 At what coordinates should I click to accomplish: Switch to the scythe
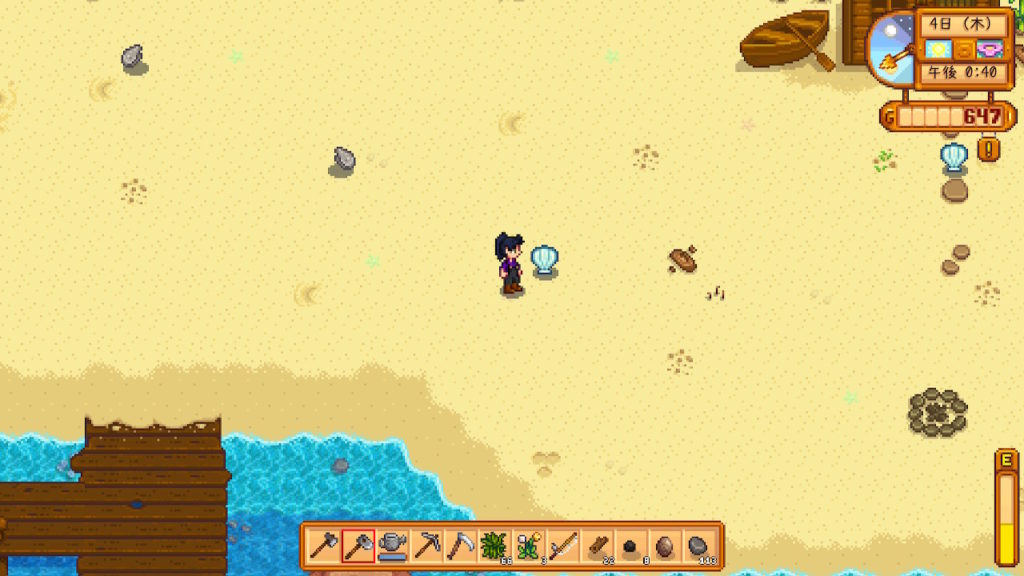[x=461, y=546]
